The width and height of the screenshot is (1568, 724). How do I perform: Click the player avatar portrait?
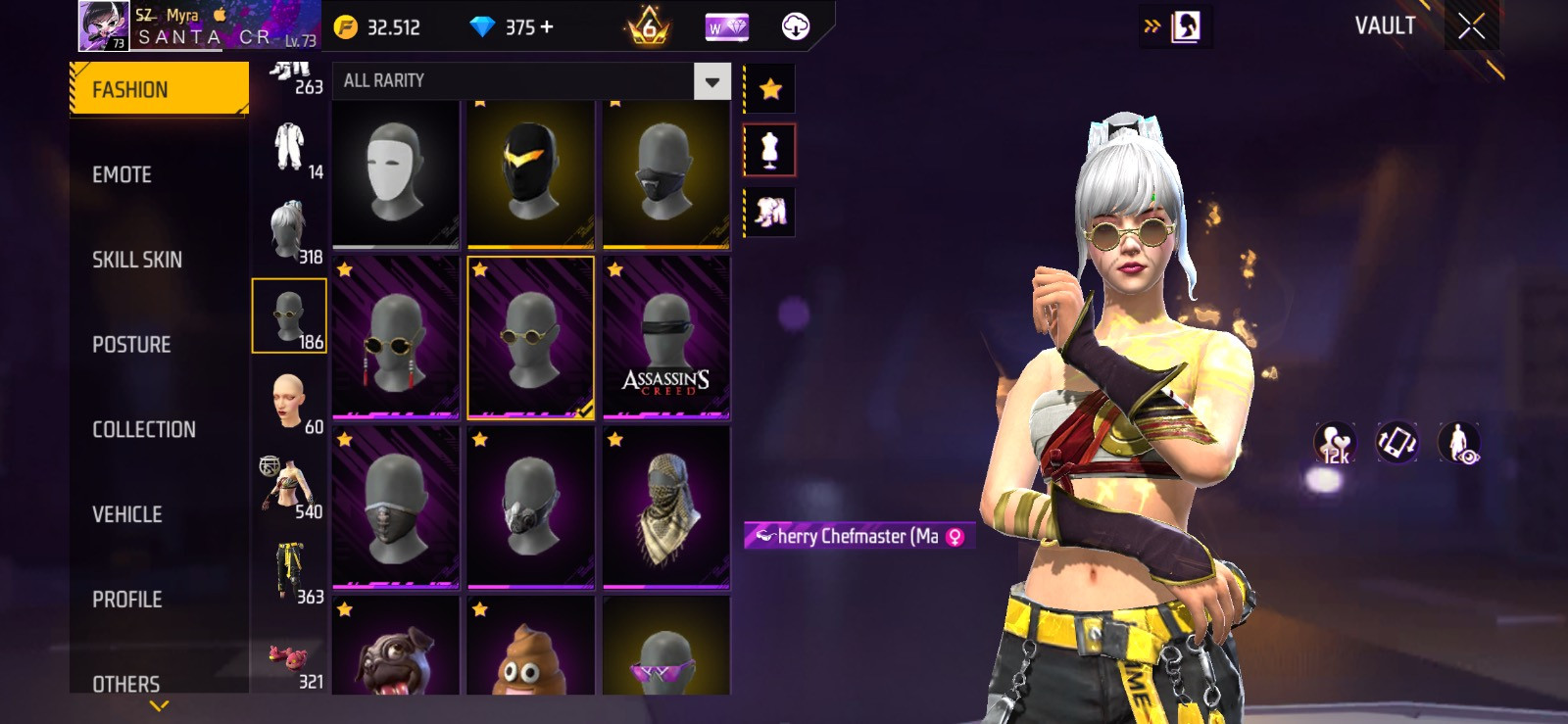point(103,25)
